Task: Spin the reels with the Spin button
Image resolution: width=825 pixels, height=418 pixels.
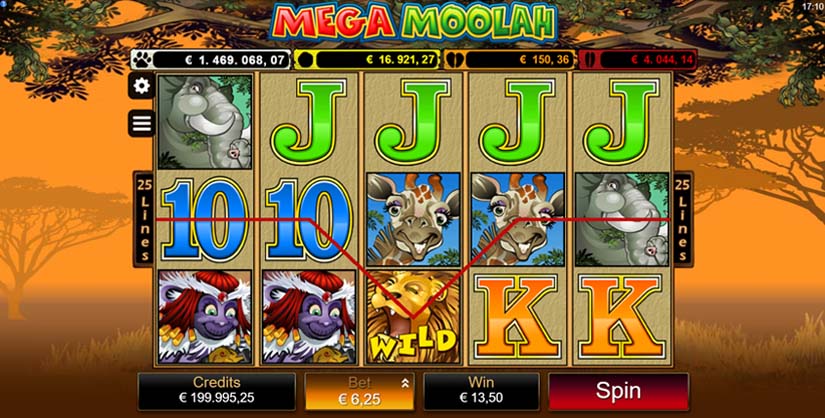Action: point(618,391)
